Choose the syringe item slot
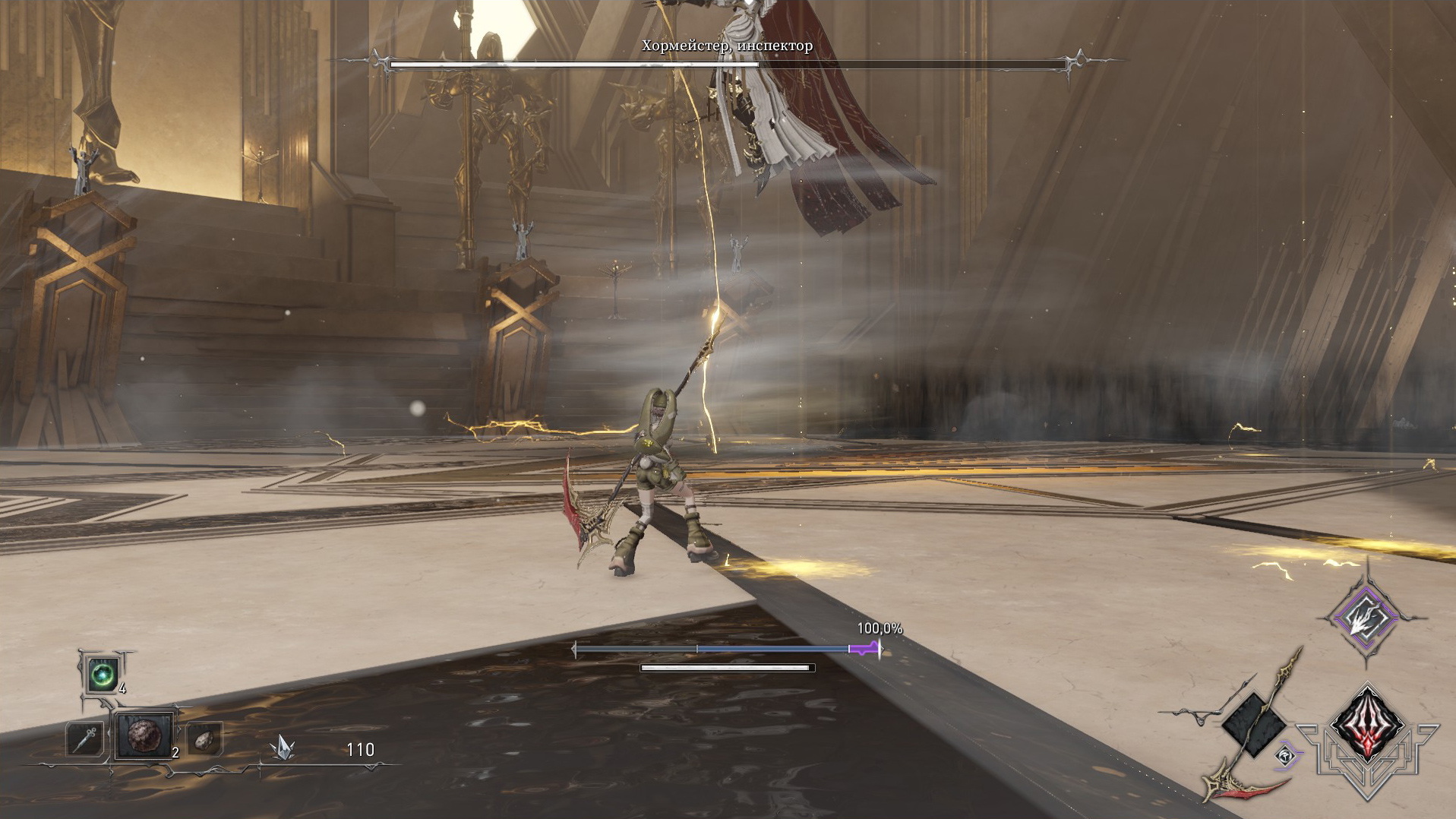This screenshot has height=819, width=1456. (84, 738)
